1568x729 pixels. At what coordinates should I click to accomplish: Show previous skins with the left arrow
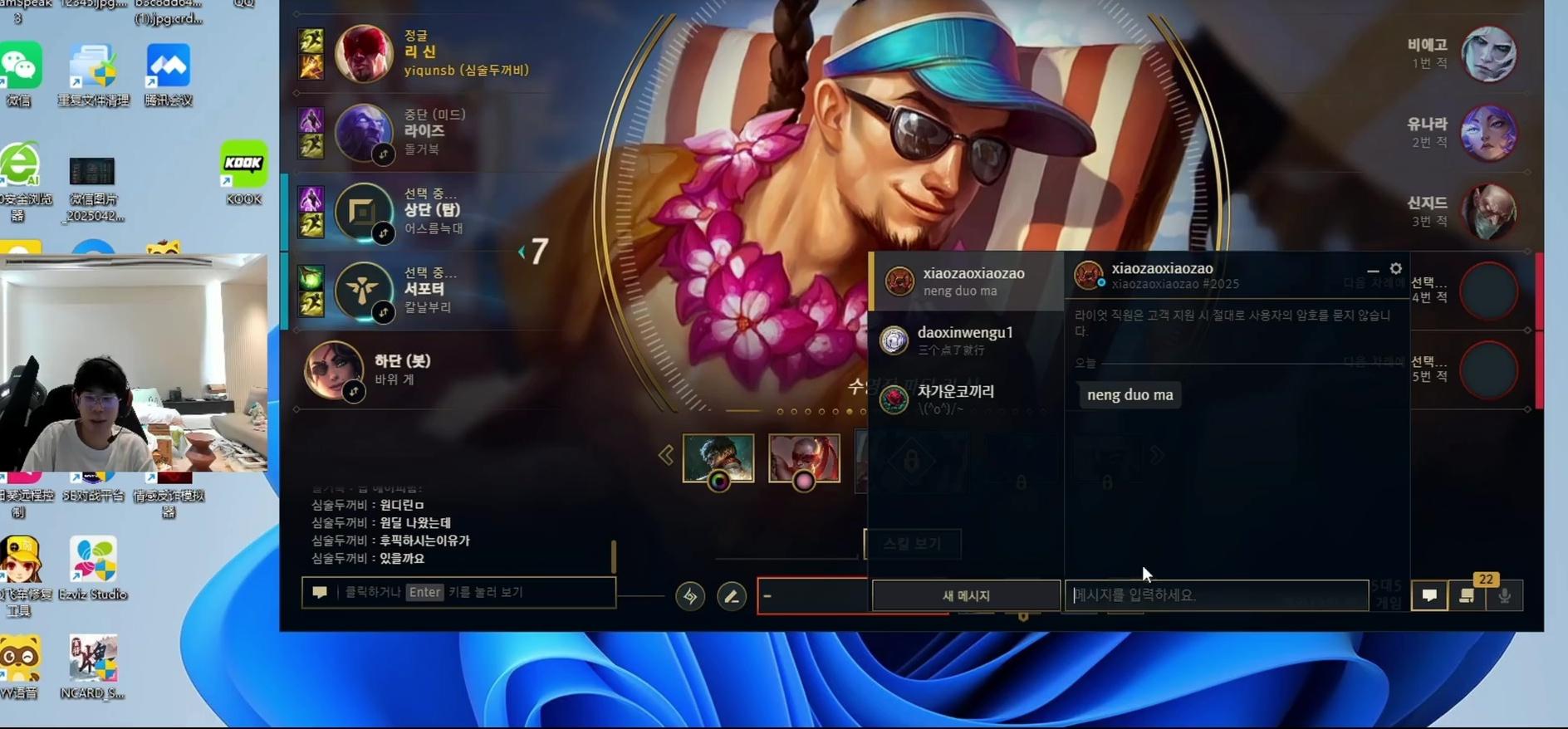click(666, 455)
